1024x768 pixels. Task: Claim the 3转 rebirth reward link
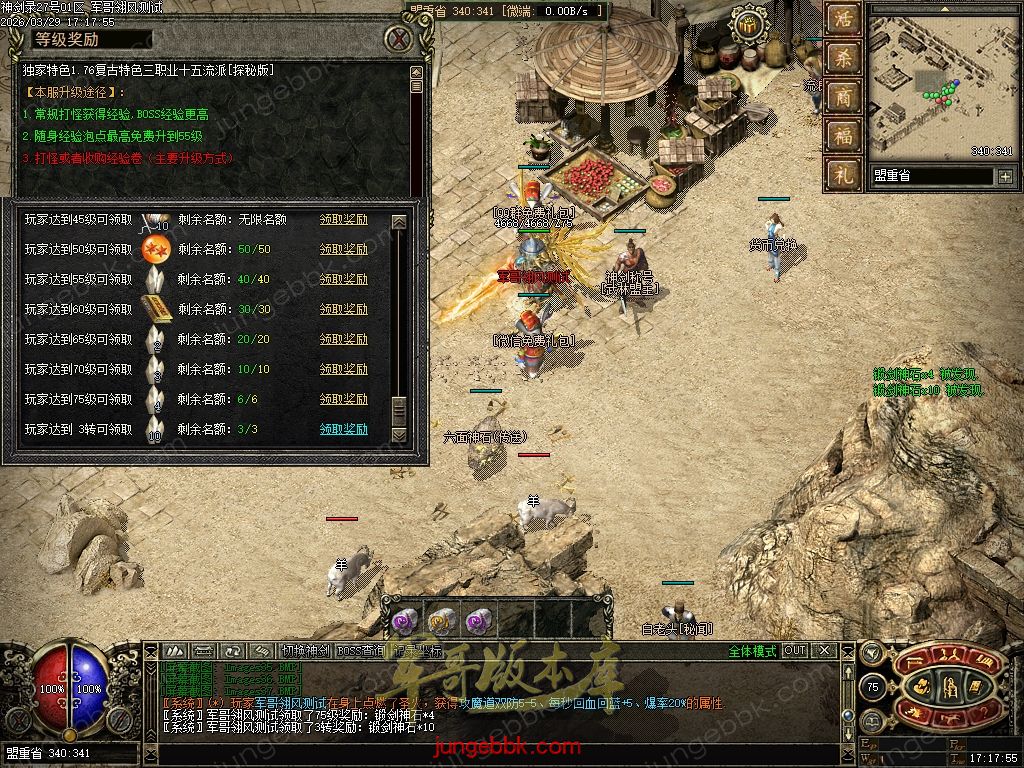coord(343,430)
